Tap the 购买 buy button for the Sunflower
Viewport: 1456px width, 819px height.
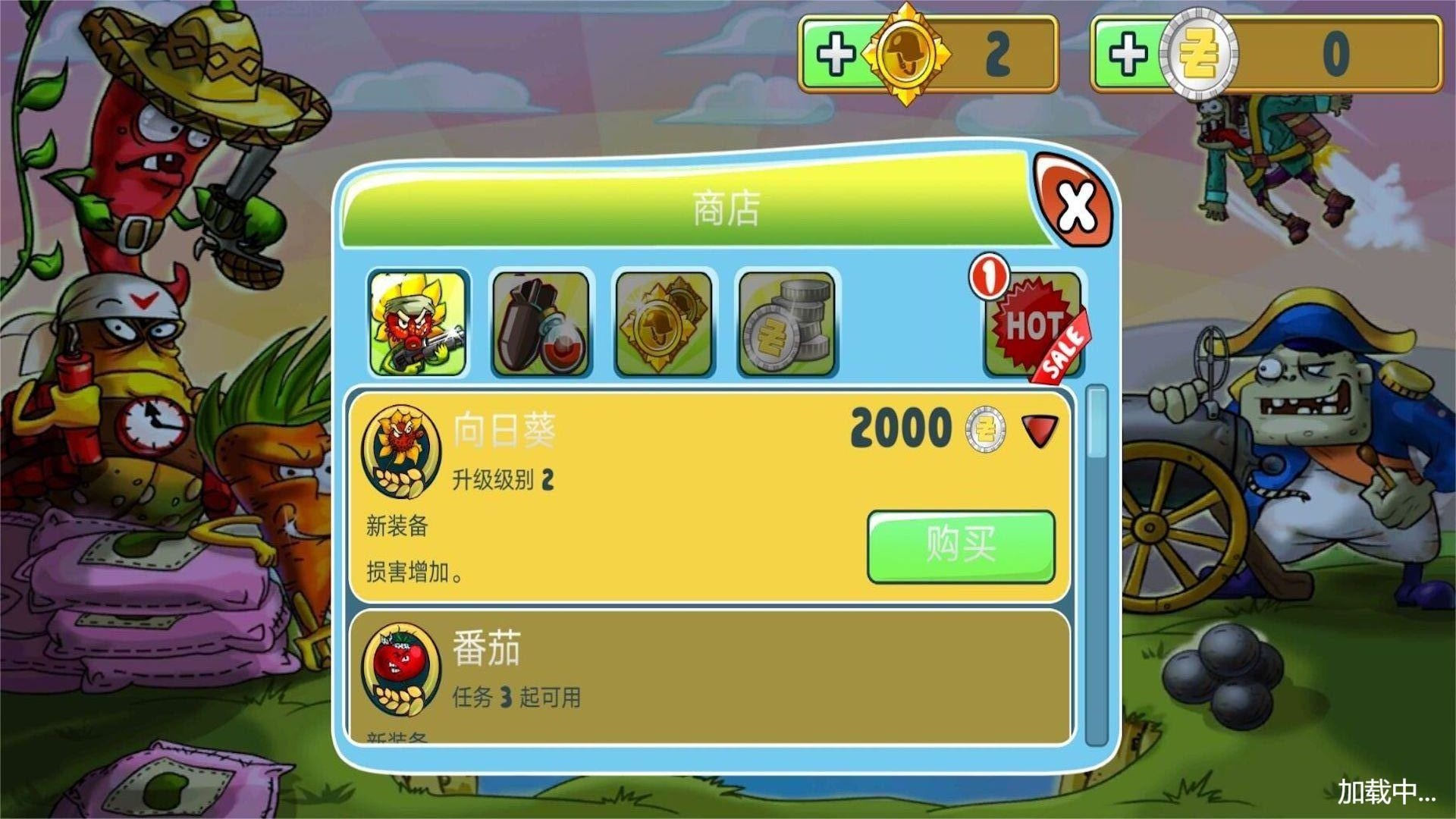tap(961, 545)
